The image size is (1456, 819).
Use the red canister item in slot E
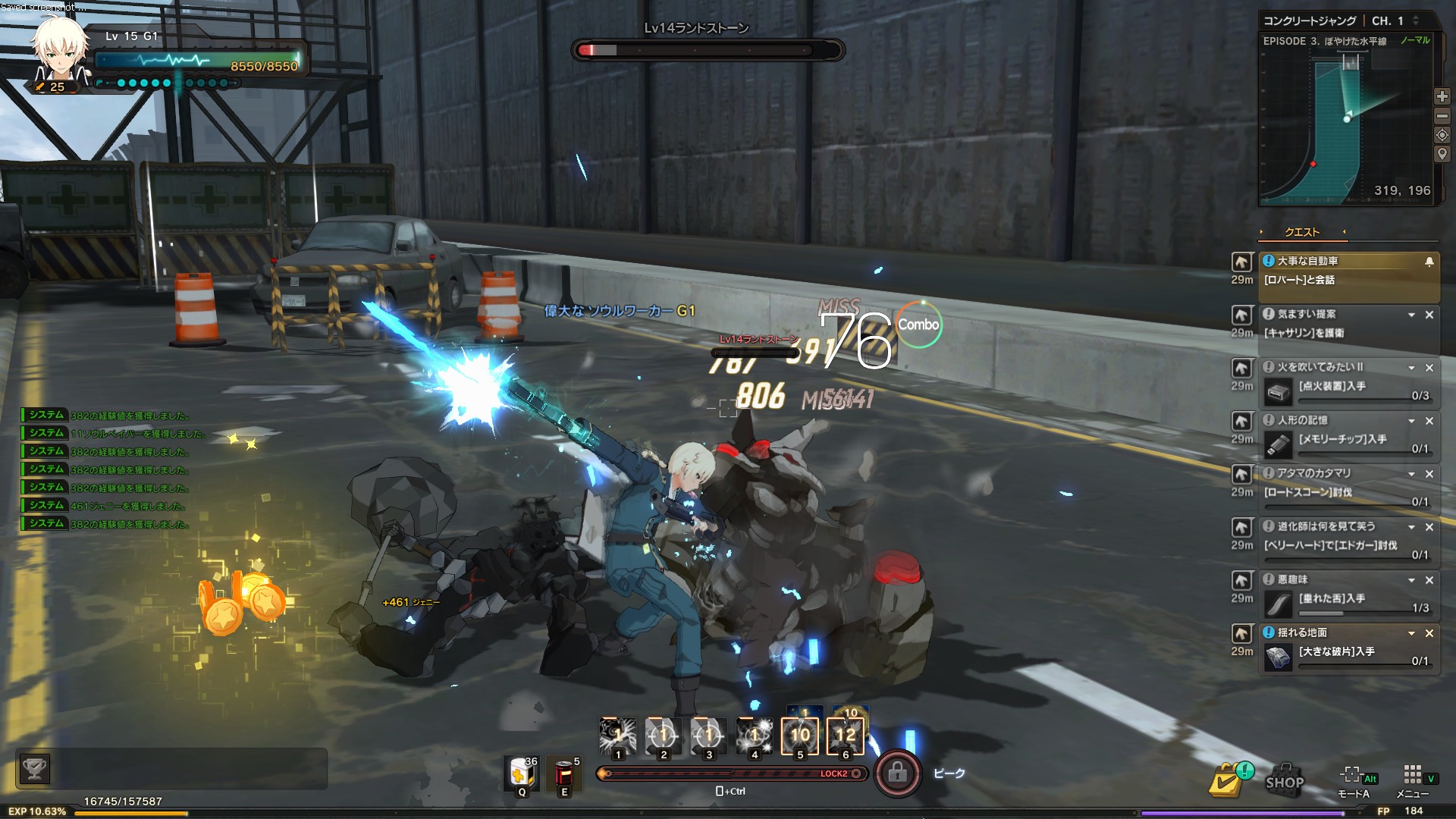564,773
